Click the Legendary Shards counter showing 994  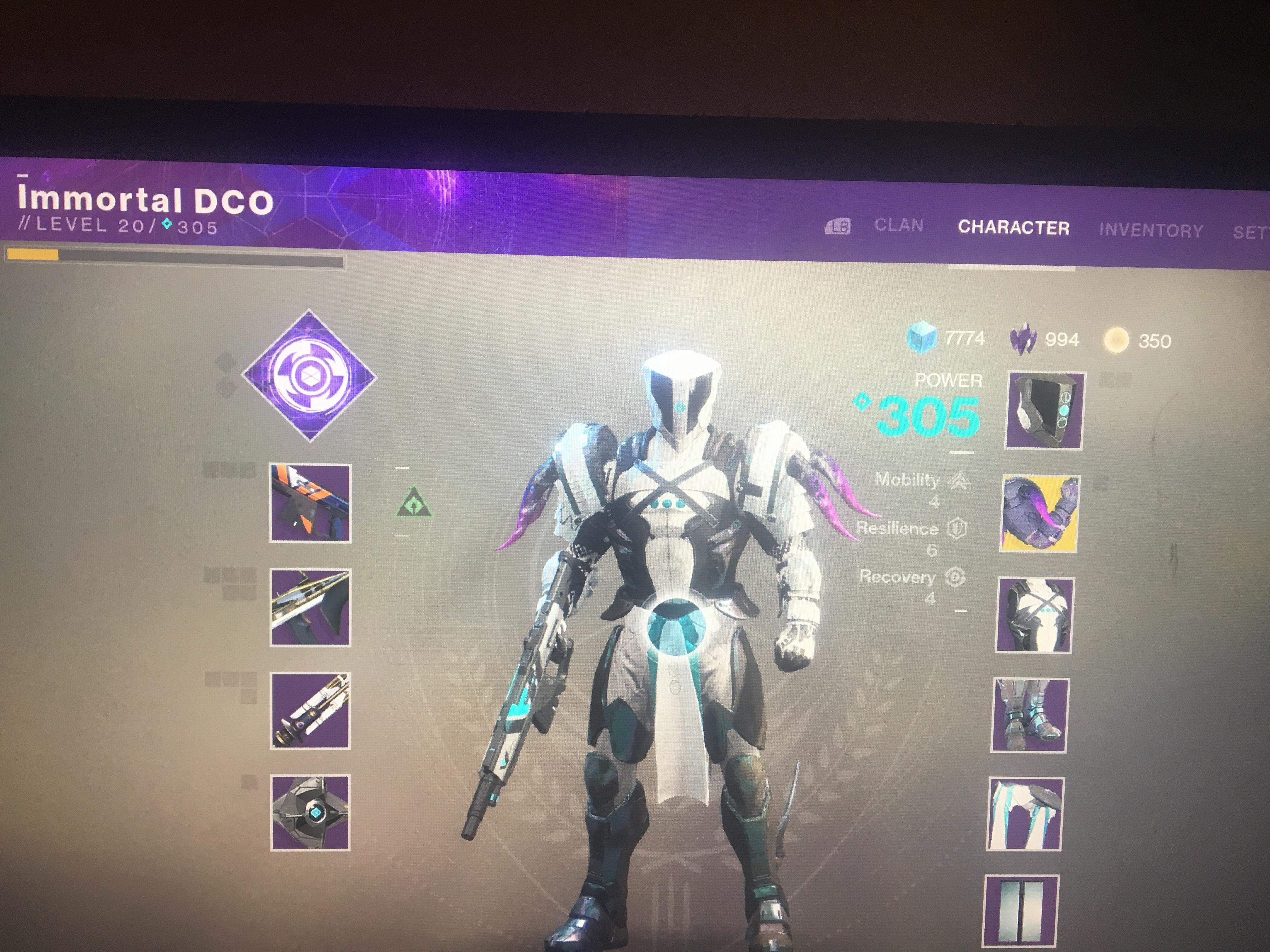pyautogui.click(x=1061, y=339)
